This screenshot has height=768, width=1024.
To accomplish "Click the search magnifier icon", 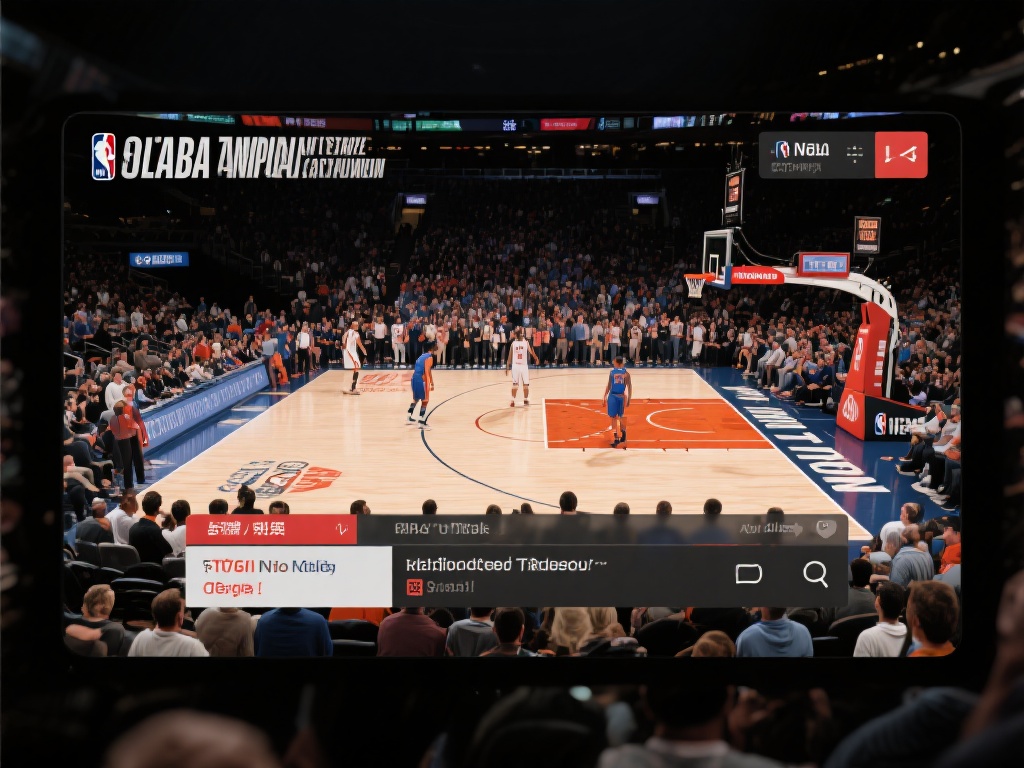I will pos(815,574).
